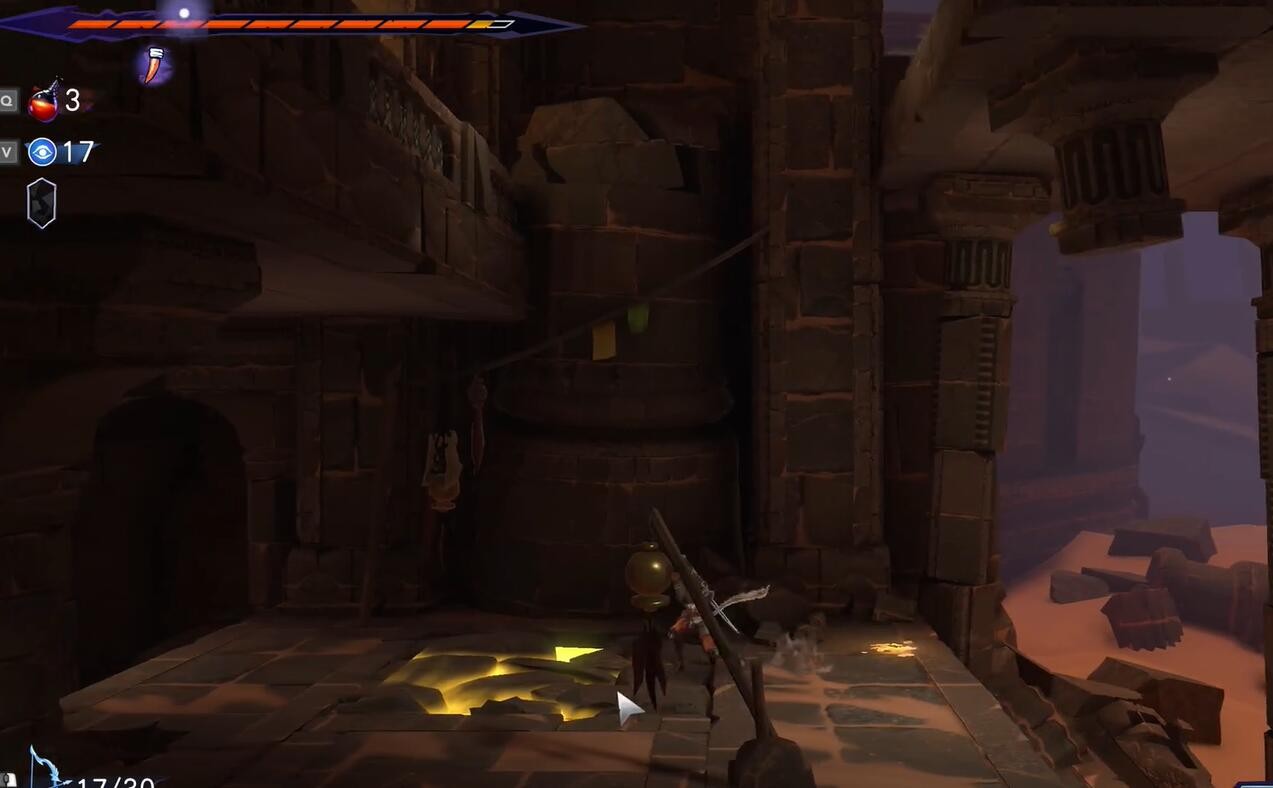
Task: Click the dark hexagonal crystal slot
Action: [x=41, y=203]
